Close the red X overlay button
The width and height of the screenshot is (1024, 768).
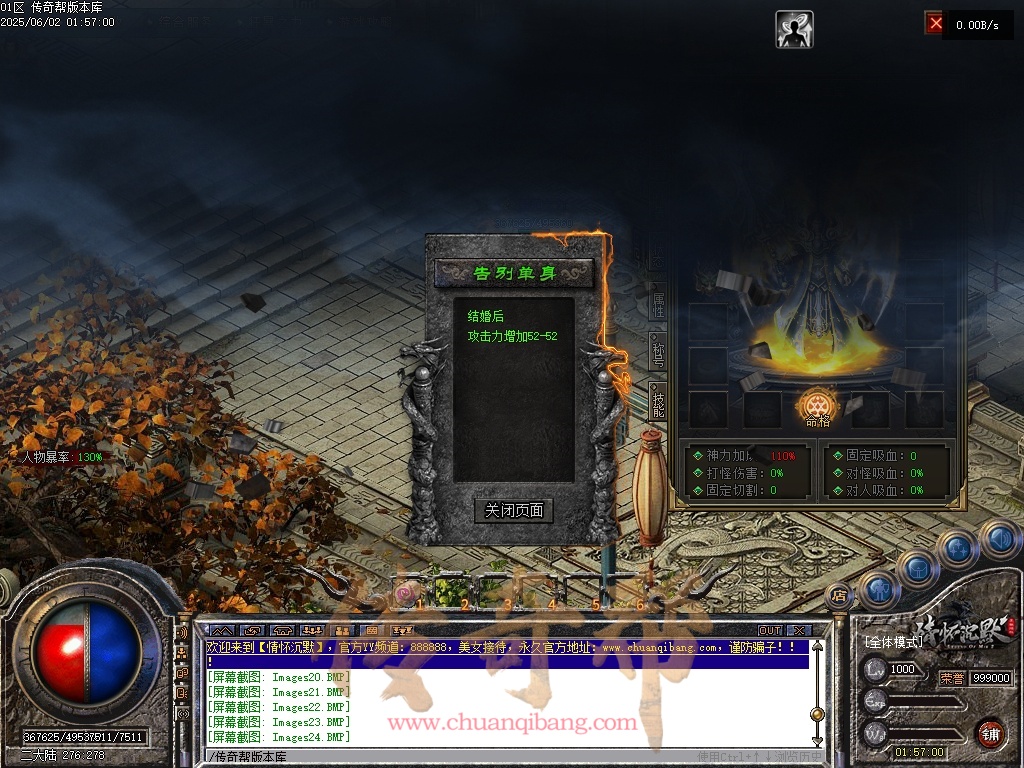(x=935, y=22)
